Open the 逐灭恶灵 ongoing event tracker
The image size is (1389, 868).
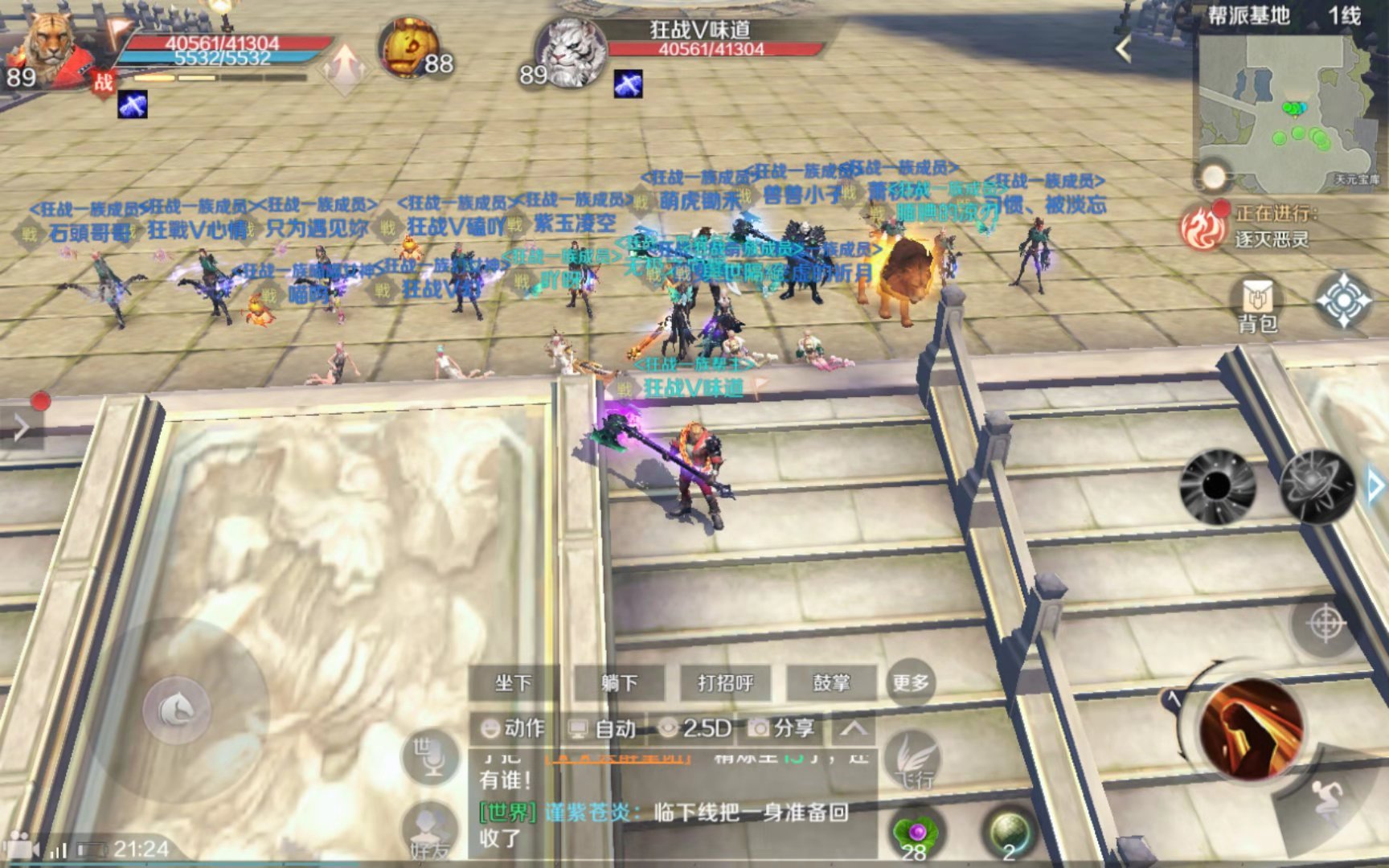(x=1270, y=226)
